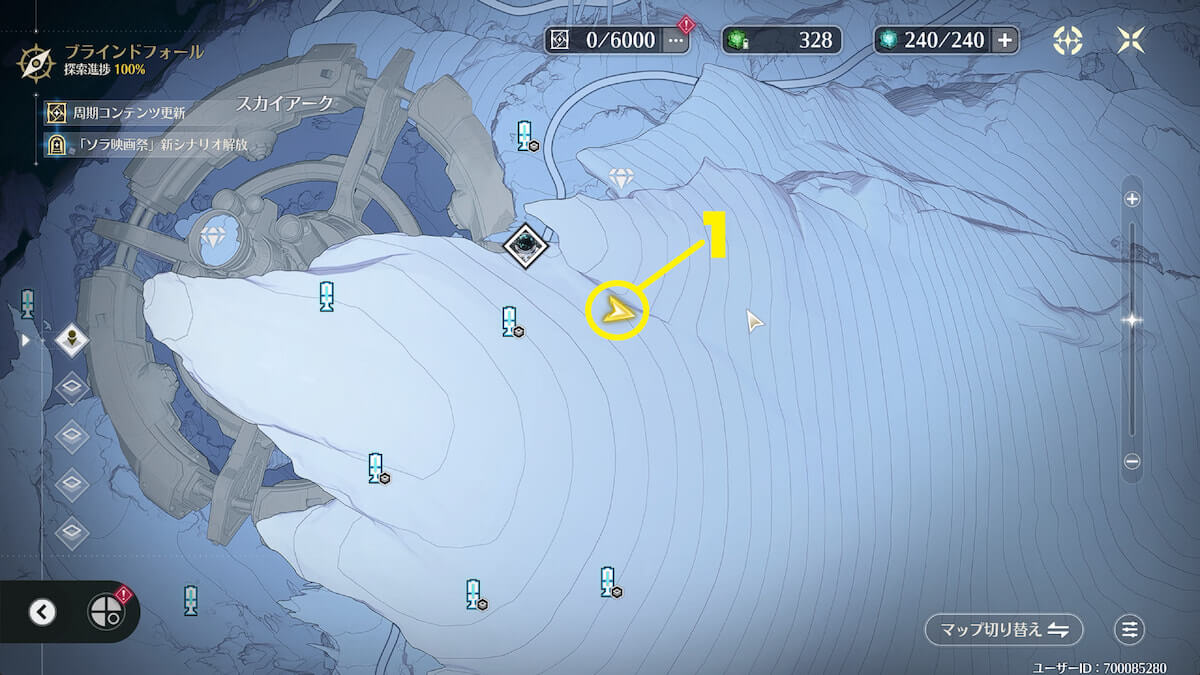1200x675 pixels.
Task: Open the quartered-circle icon with red alert
Action: (105, 612)
